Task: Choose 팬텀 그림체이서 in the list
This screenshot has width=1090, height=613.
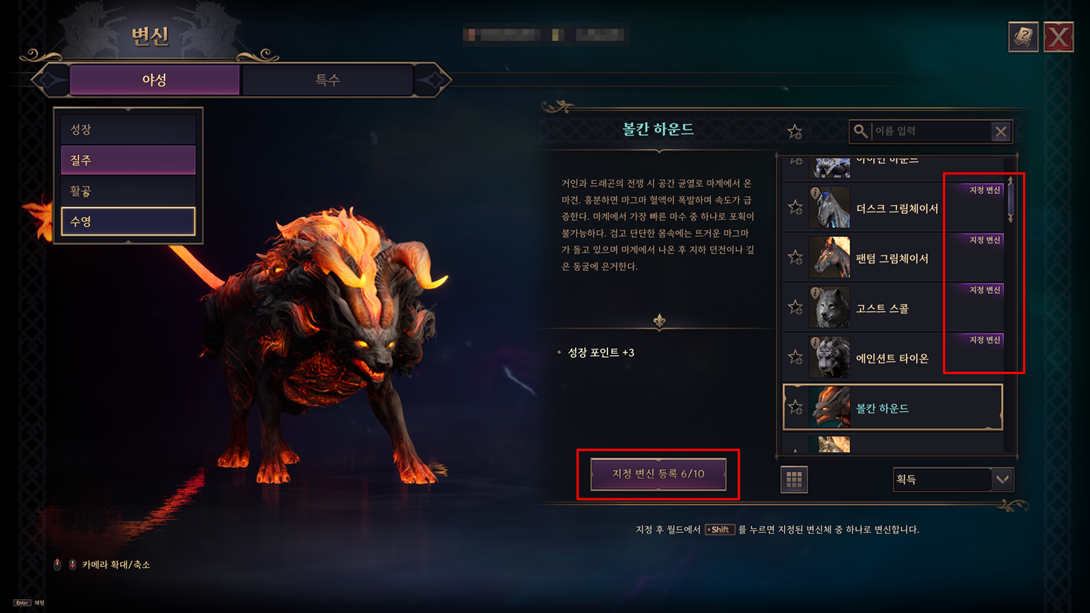Action: [892, 259]
